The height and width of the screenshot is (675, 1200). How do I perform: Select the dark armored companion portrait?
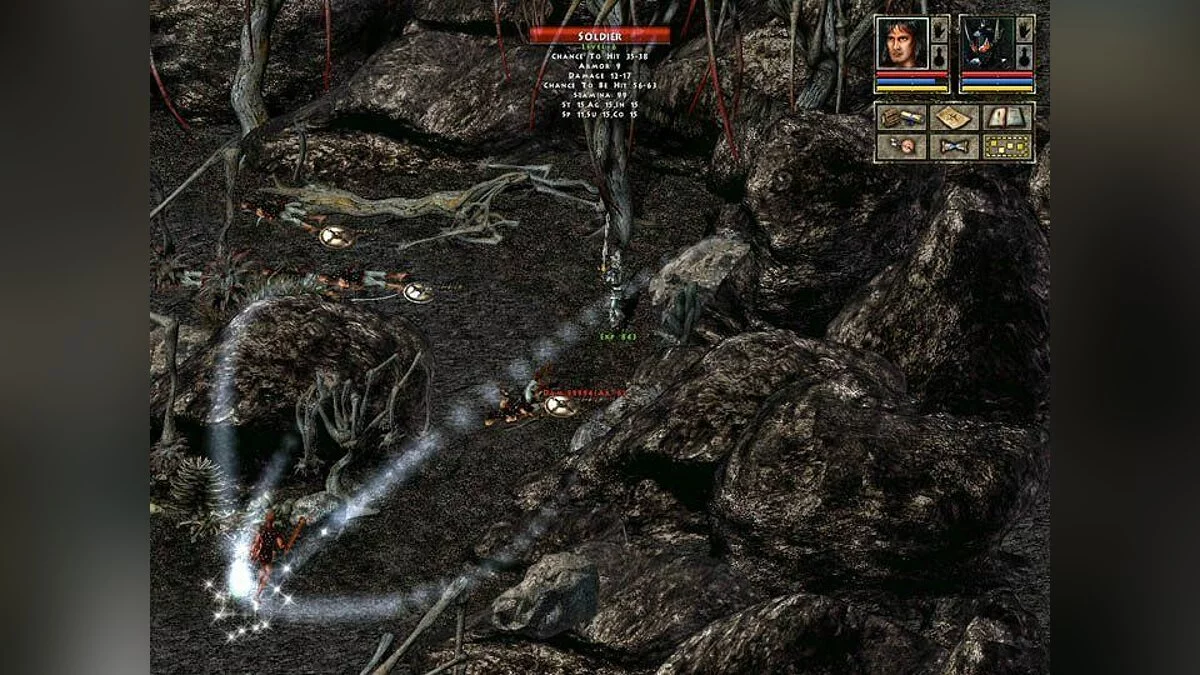click(x=985, y=42)
